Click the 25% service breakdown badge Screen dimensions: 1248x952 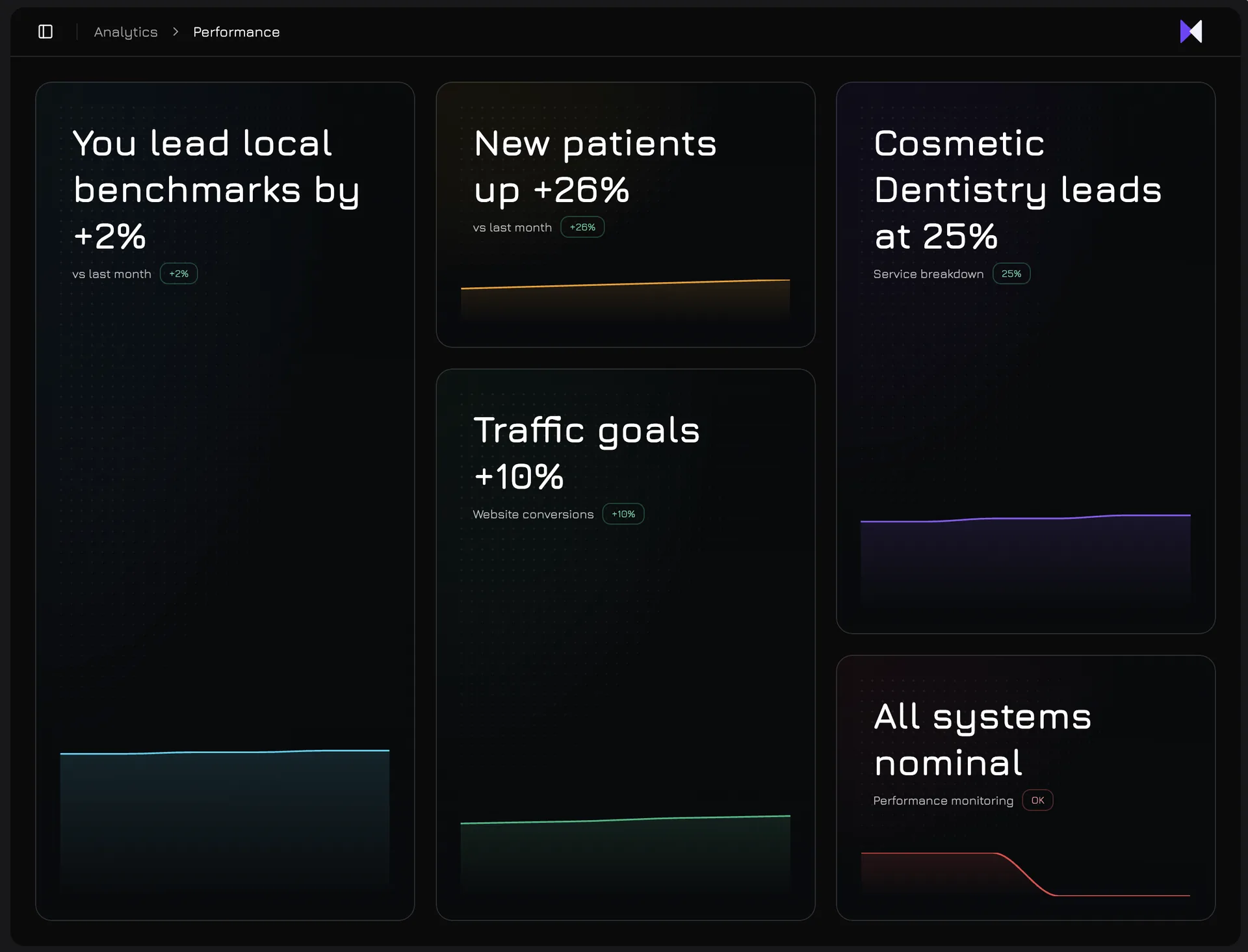pos(1011,274)
